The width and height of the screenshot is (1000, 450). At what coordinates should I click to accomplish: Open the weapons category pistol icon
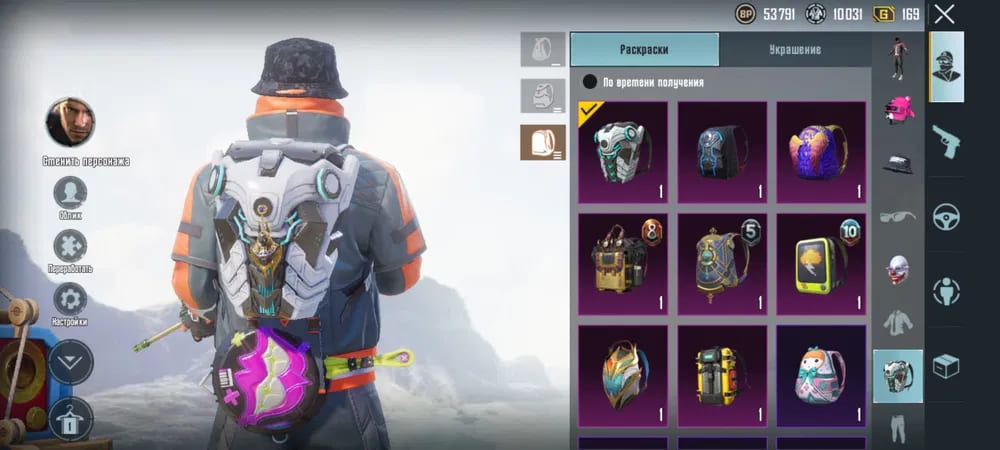(x=946, y=141)
